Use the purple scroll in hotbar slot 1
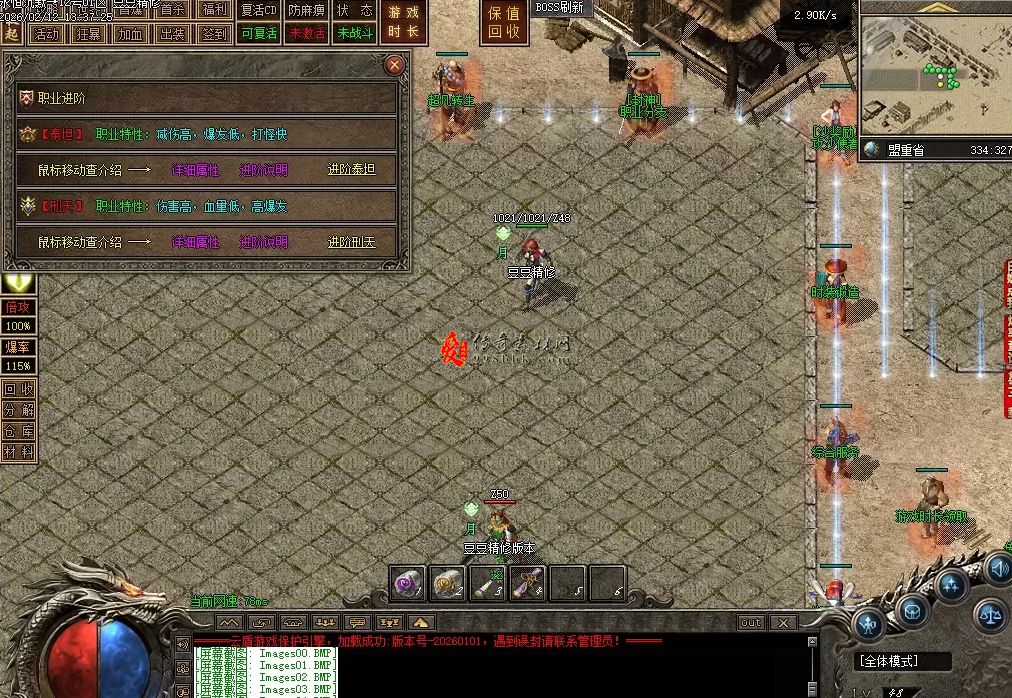This screenshot has width=1012, height=698. (x=407, y=582)
